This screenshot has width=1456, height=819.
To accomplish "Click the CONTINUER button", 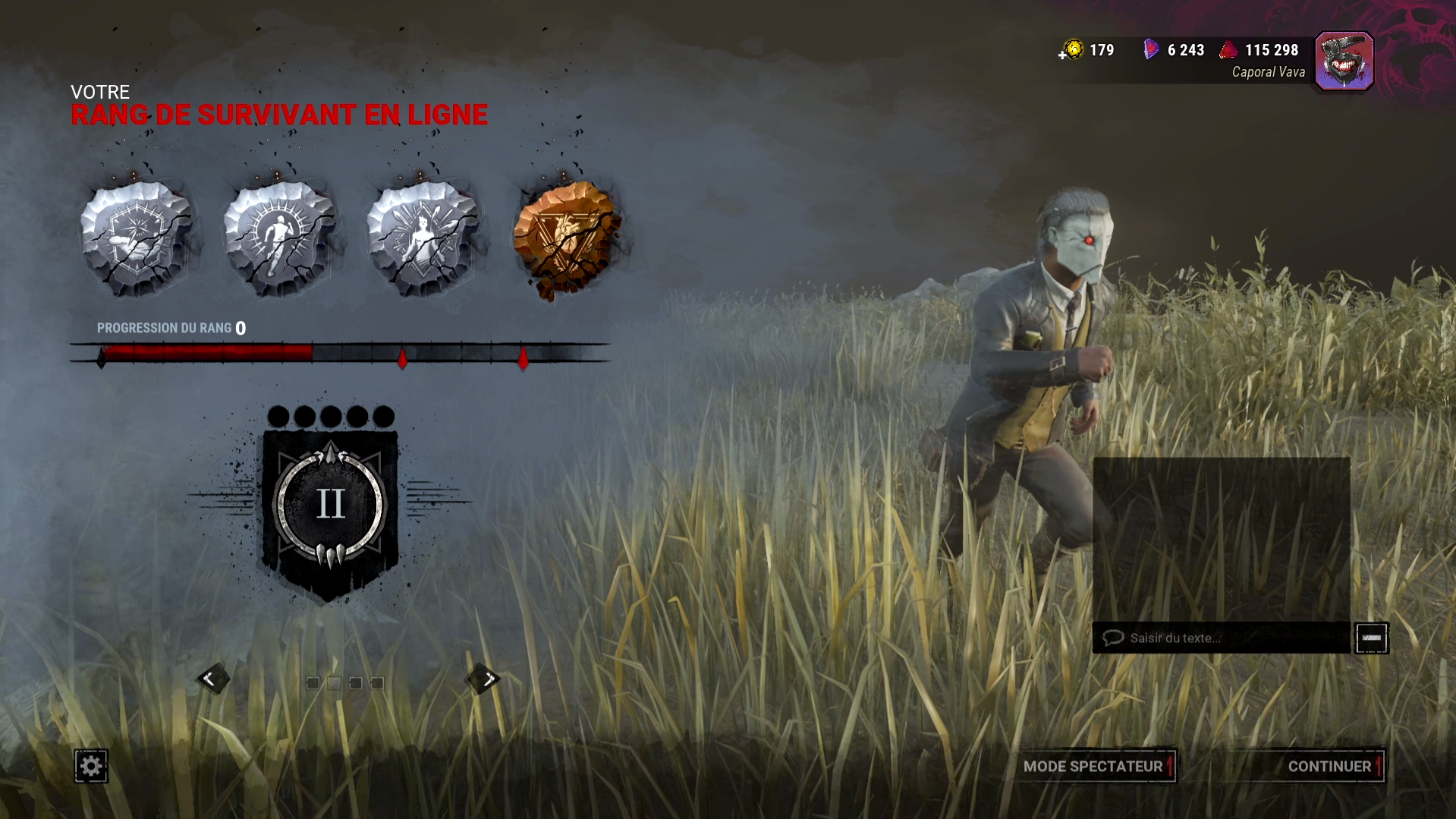I will [x=1329, y=766].
